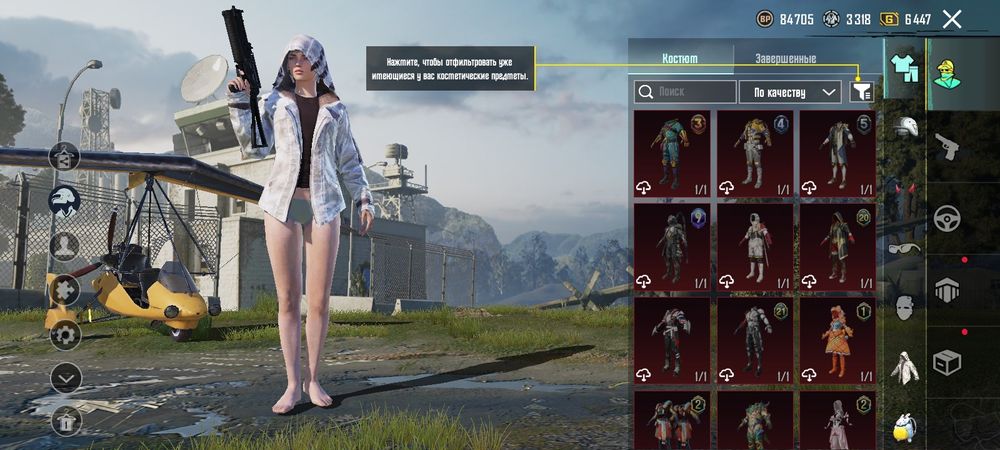Switch to the pistol weapon skins section
The image size is (1000, 450).
pyautogui.click(x=946, y=147)
